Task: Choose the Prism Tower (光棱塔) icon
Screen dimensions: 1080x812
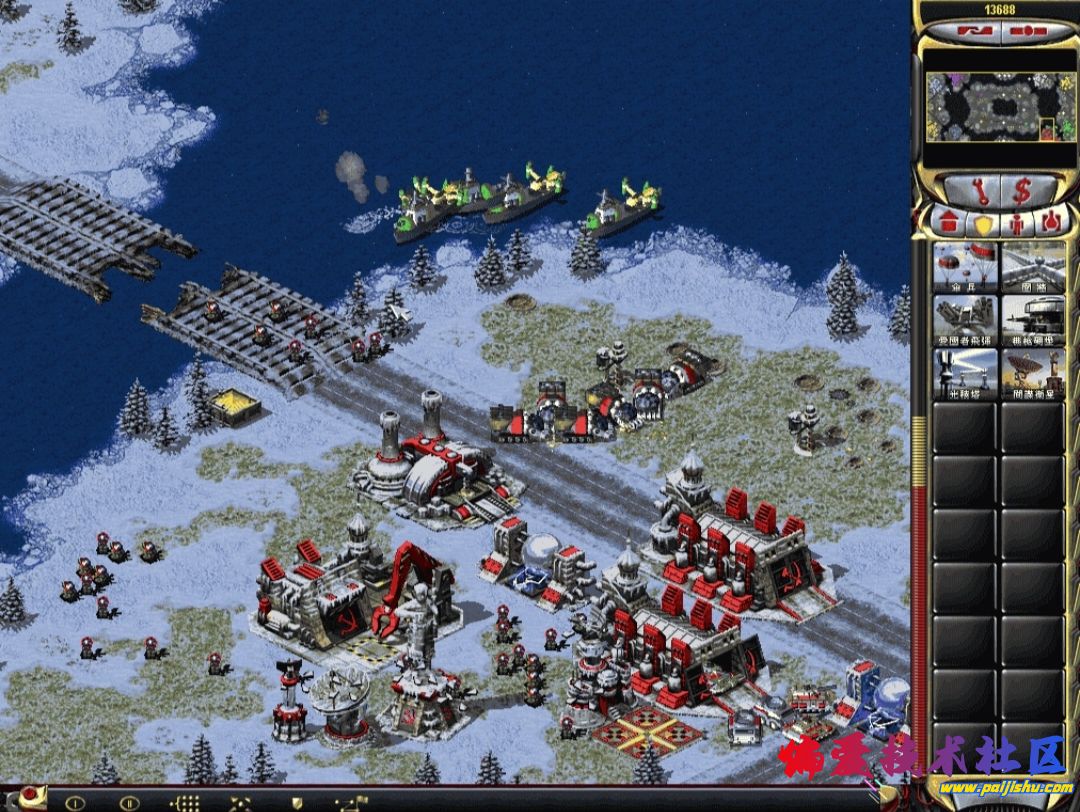Action: coord(965,374)
